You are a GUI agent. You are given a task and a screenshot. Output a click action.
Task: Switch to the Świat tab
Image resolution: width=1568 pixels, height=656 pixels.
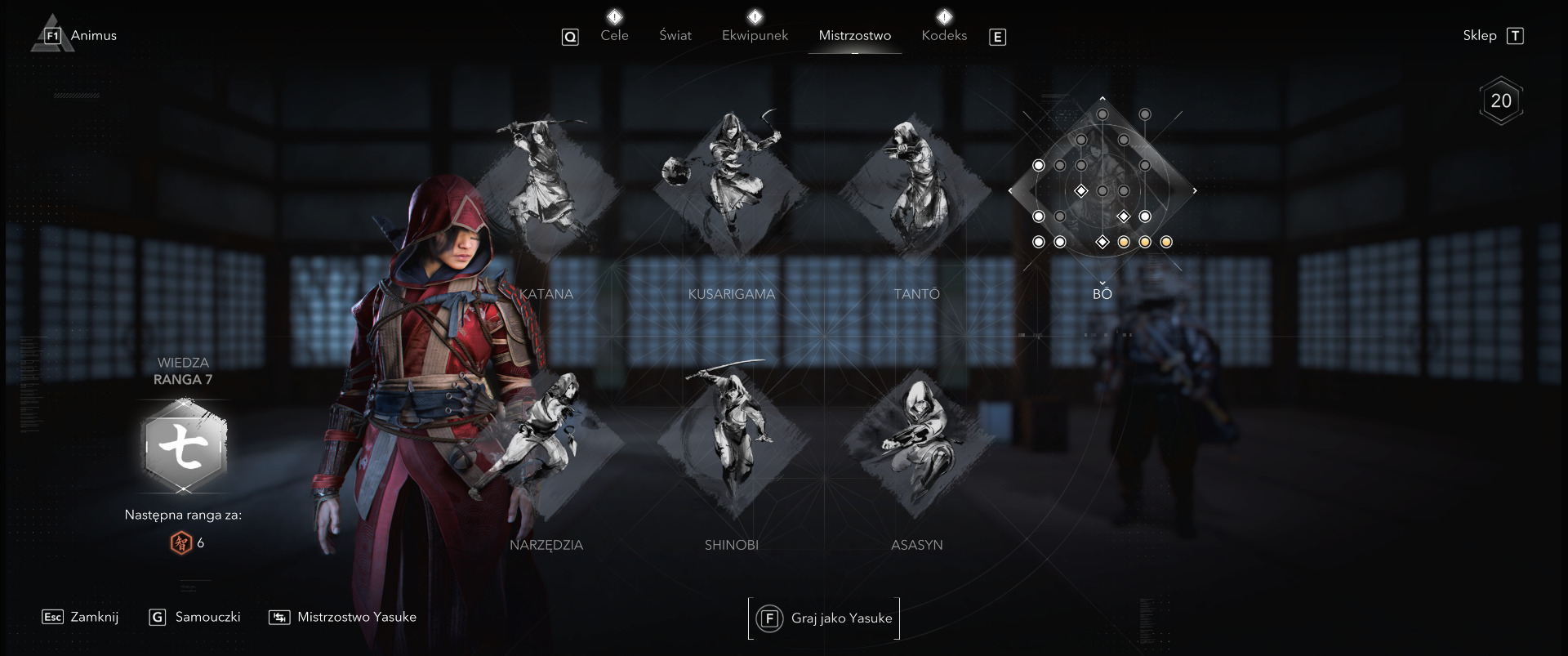[x=675, y=35]
